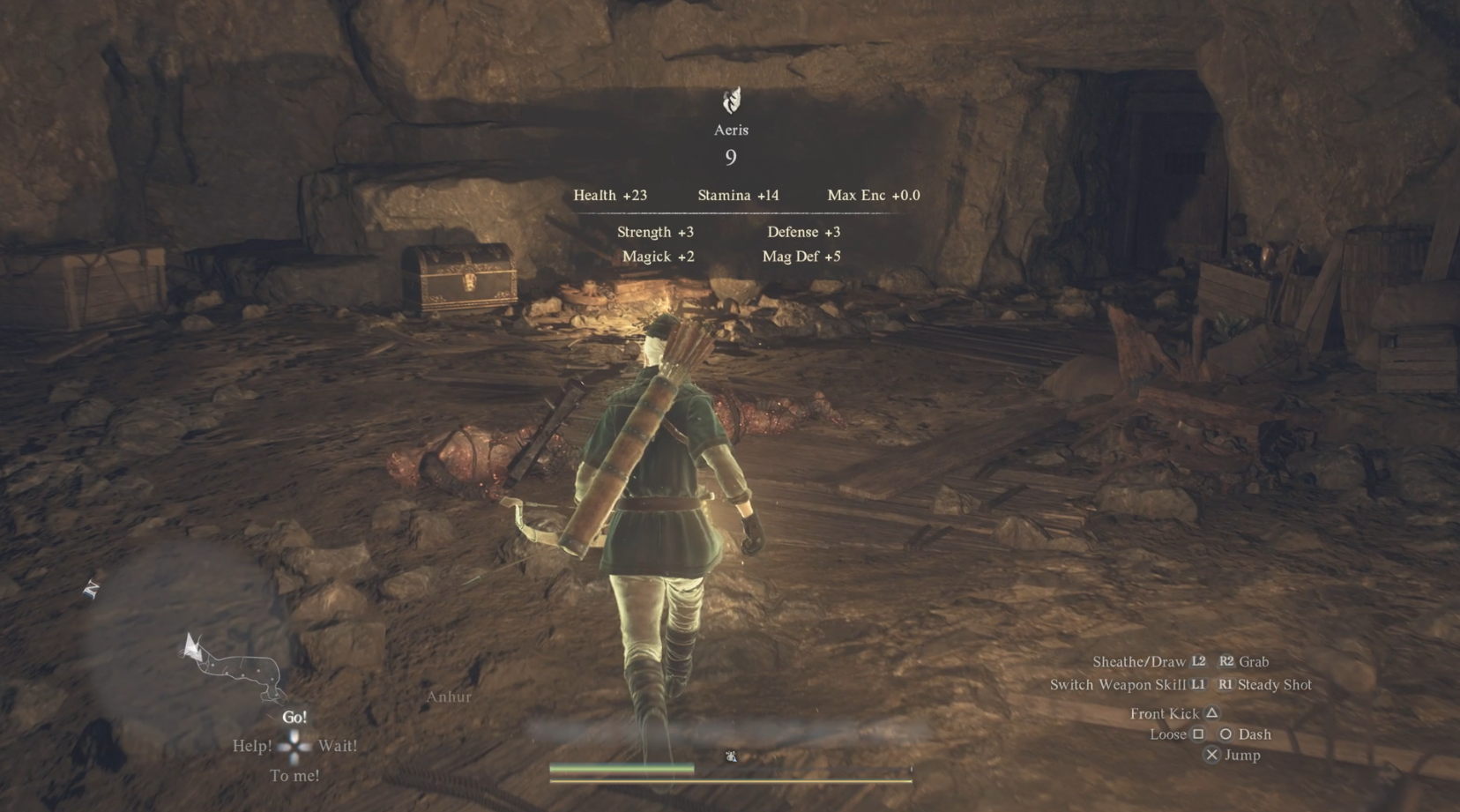
Task: Click the Health +23 stat entry
Action: pos(610,195)
